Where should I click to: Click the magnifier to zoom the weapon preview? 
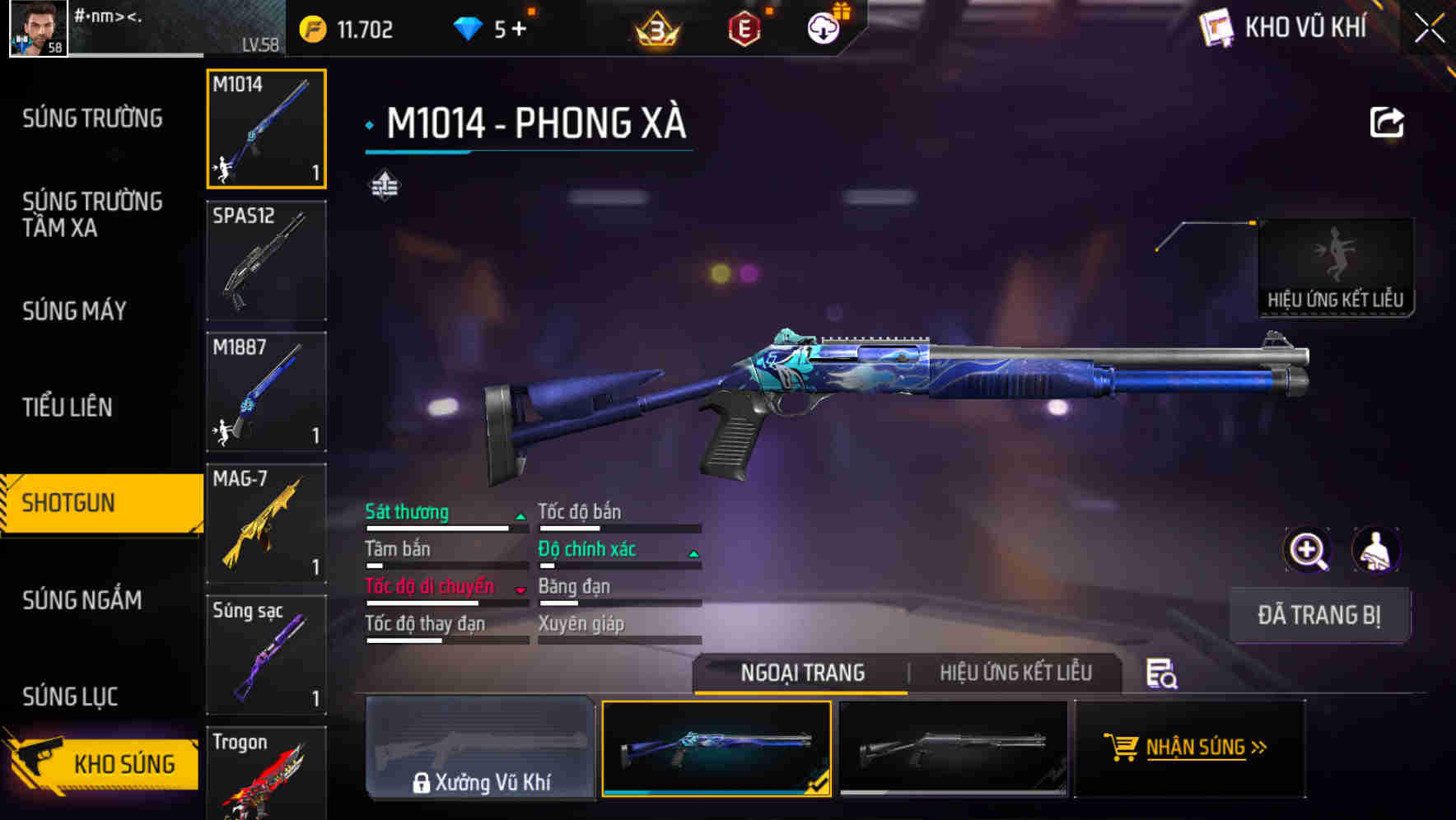(1307, 550)
